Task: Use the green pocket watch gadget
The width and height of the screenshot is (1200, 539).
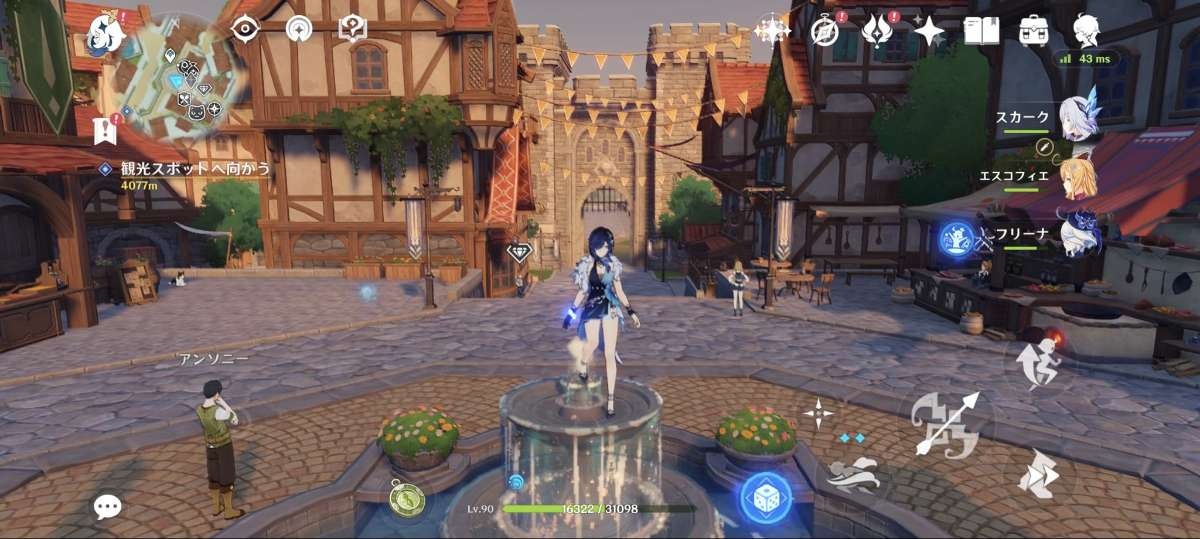Action: click(x=407, y=497)
